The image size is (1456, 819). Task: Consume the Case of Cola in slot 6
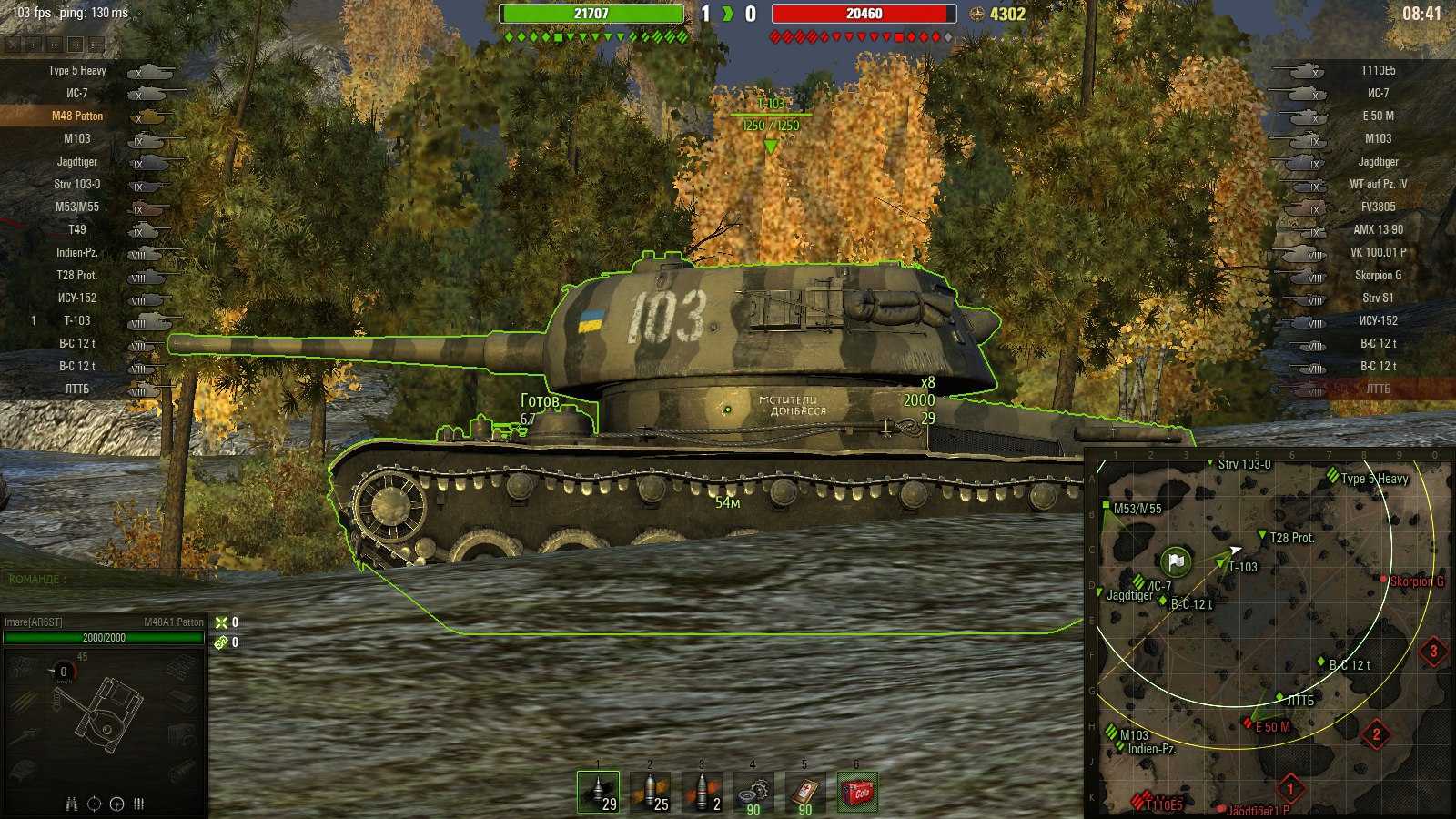point(858,790)
